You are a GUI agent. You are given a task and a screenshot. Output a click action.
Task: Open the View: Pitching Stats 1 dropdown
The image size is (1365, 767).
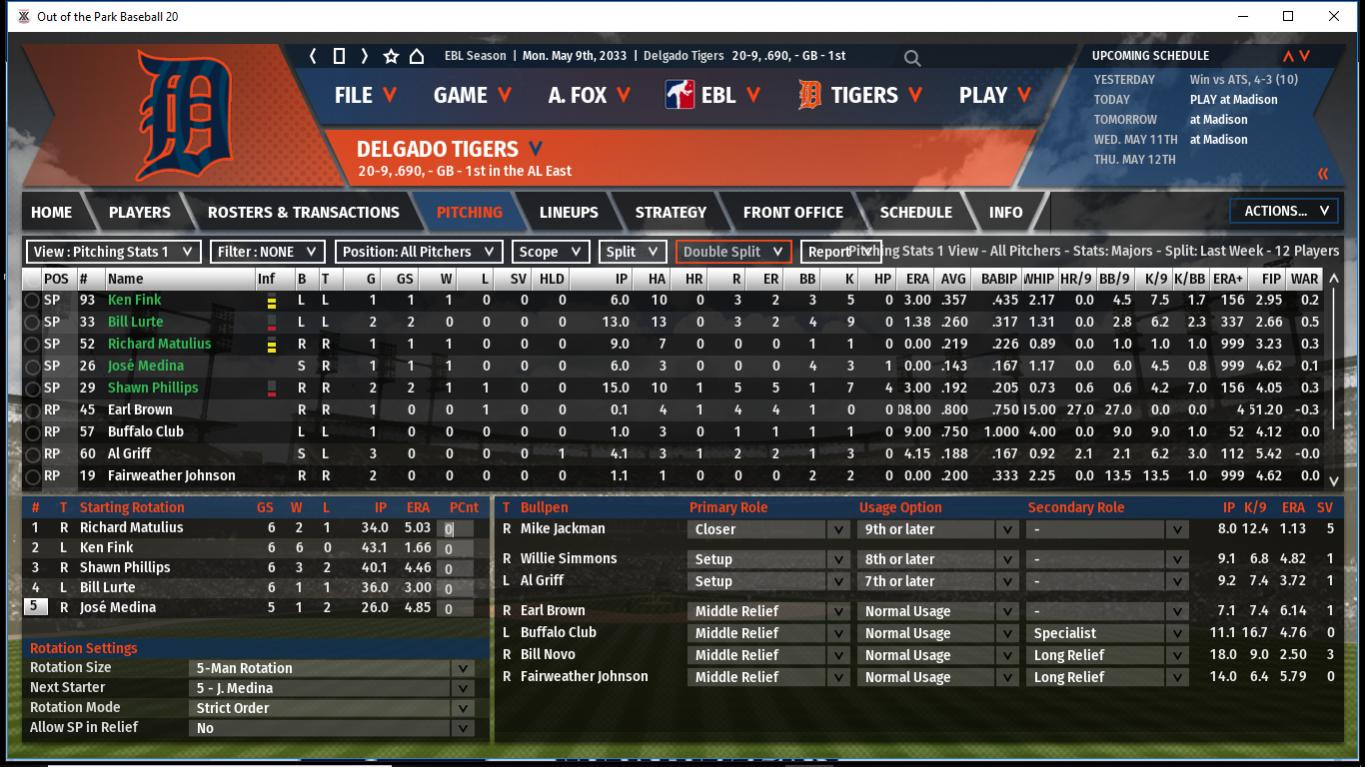point(113,252)
